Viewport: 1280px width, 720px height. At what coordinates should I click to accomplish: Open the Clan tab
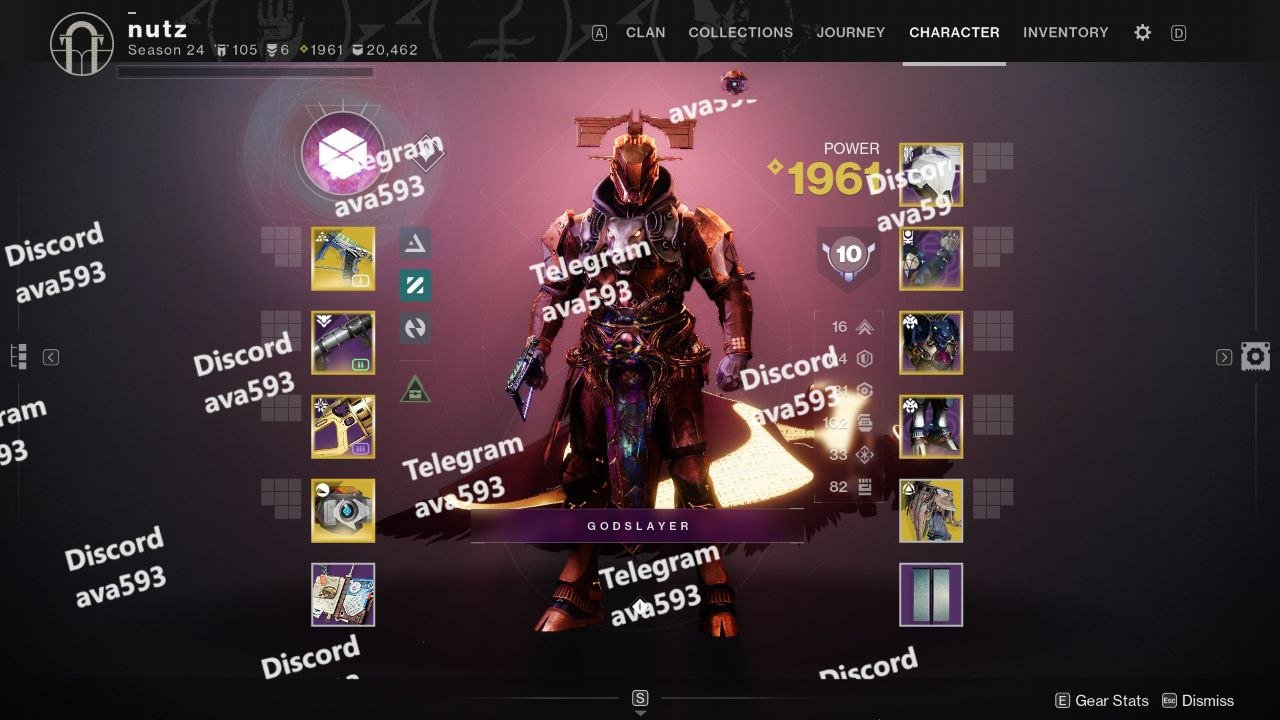(645, 32)
